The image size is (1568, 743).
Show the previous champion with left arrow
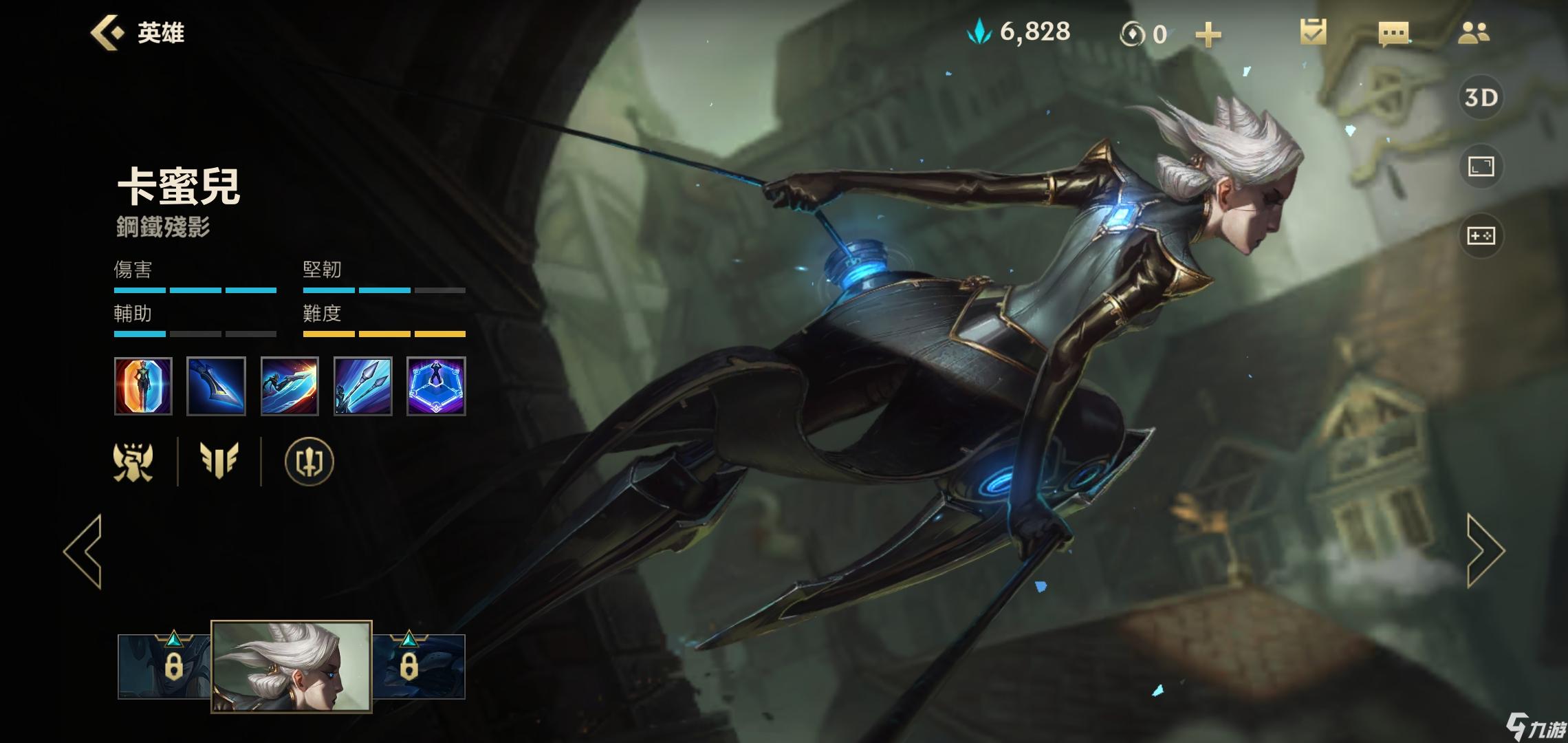(x=84, y=551)
